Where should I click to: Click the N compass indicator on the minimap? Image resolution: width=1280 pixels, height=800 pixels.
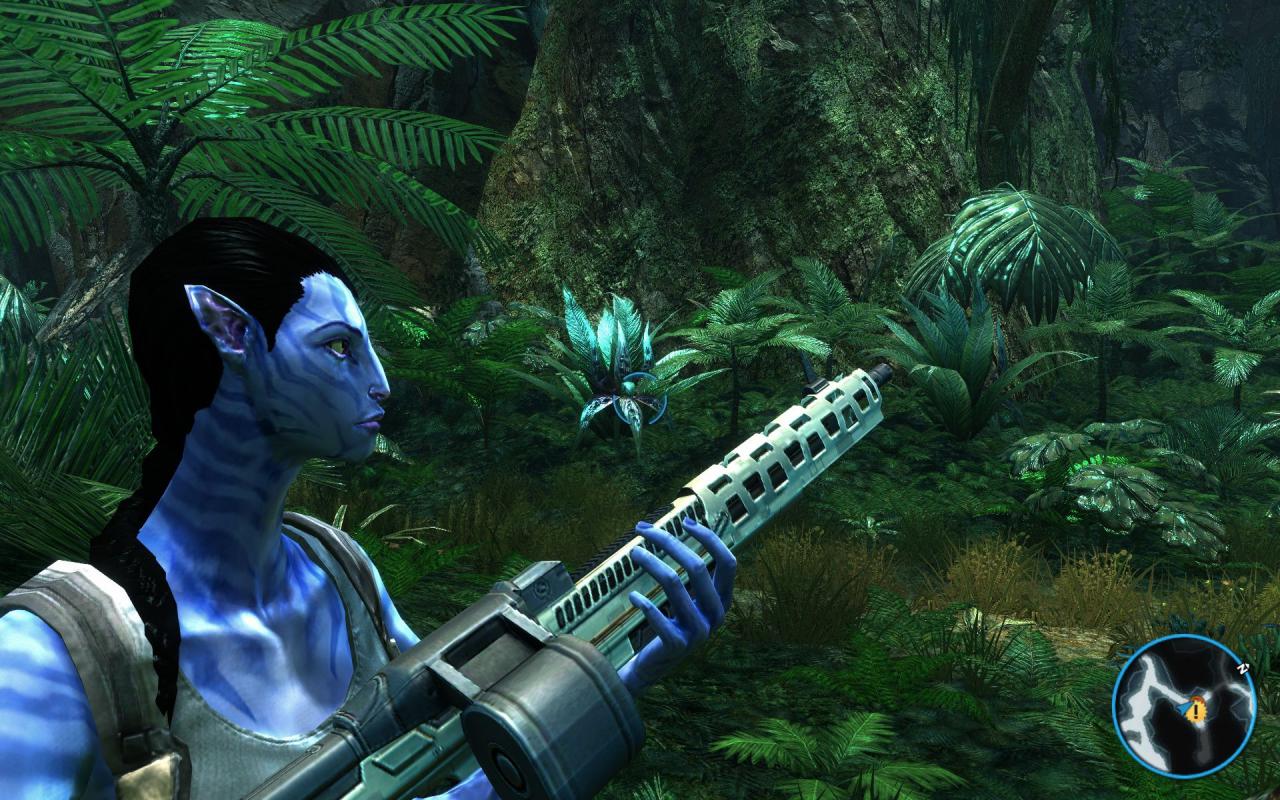tap(1241, 667)
